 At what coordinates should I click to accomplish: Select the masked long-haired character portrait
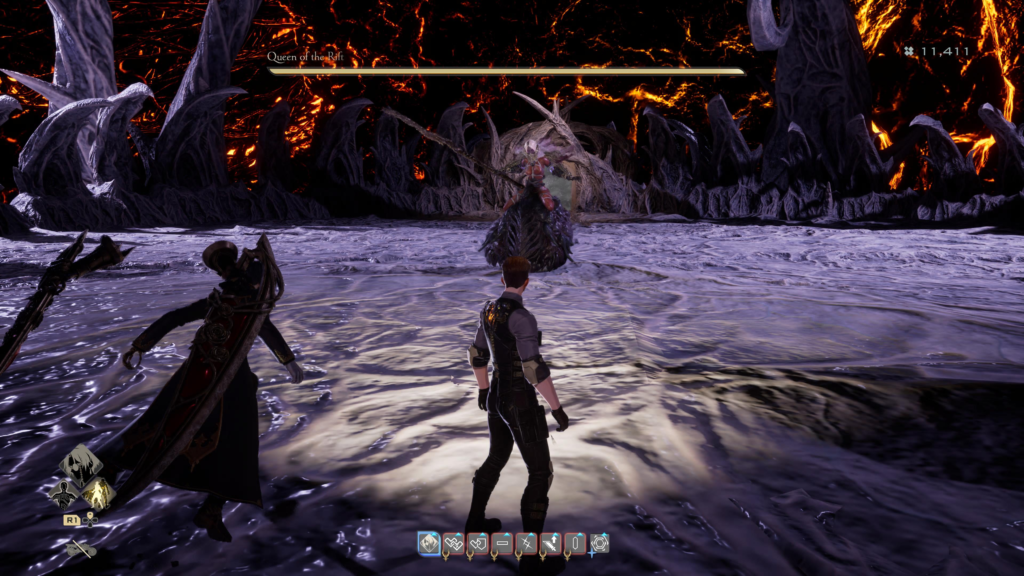(x=80, y=466)
